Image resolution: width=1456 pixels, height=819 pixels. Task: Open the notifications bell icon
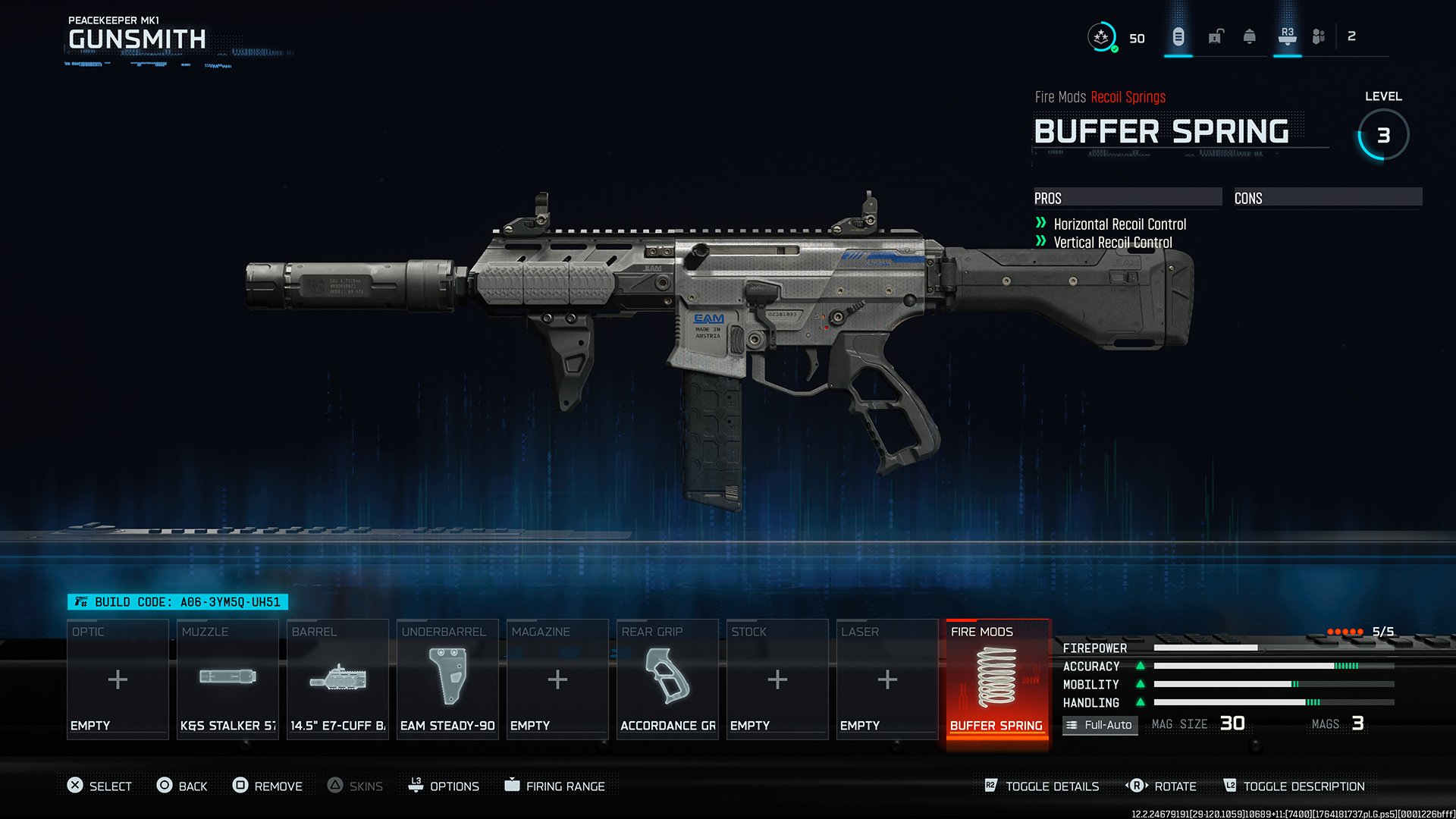(1250, 36)
